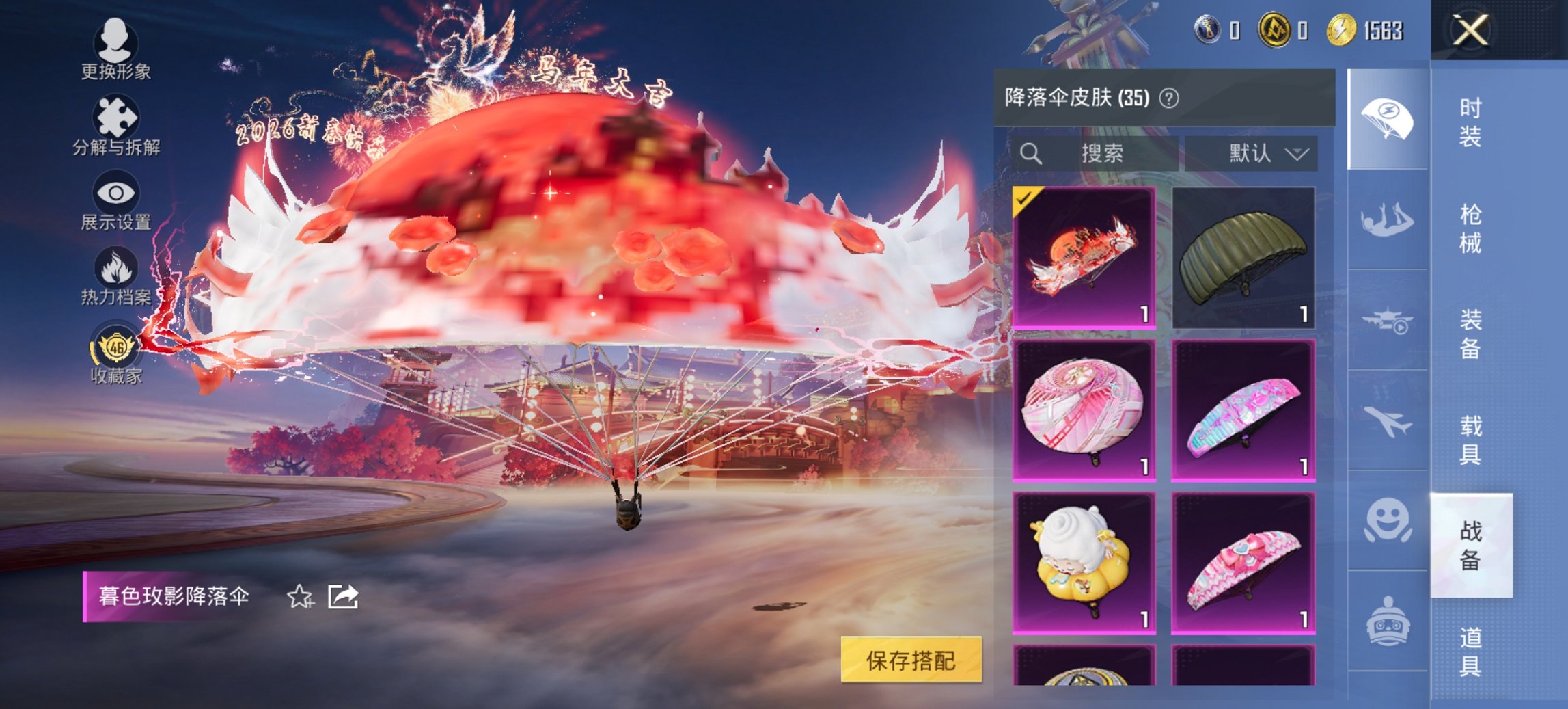
Task: Click the 搜索 search input field
Action: click(1093, 153)
